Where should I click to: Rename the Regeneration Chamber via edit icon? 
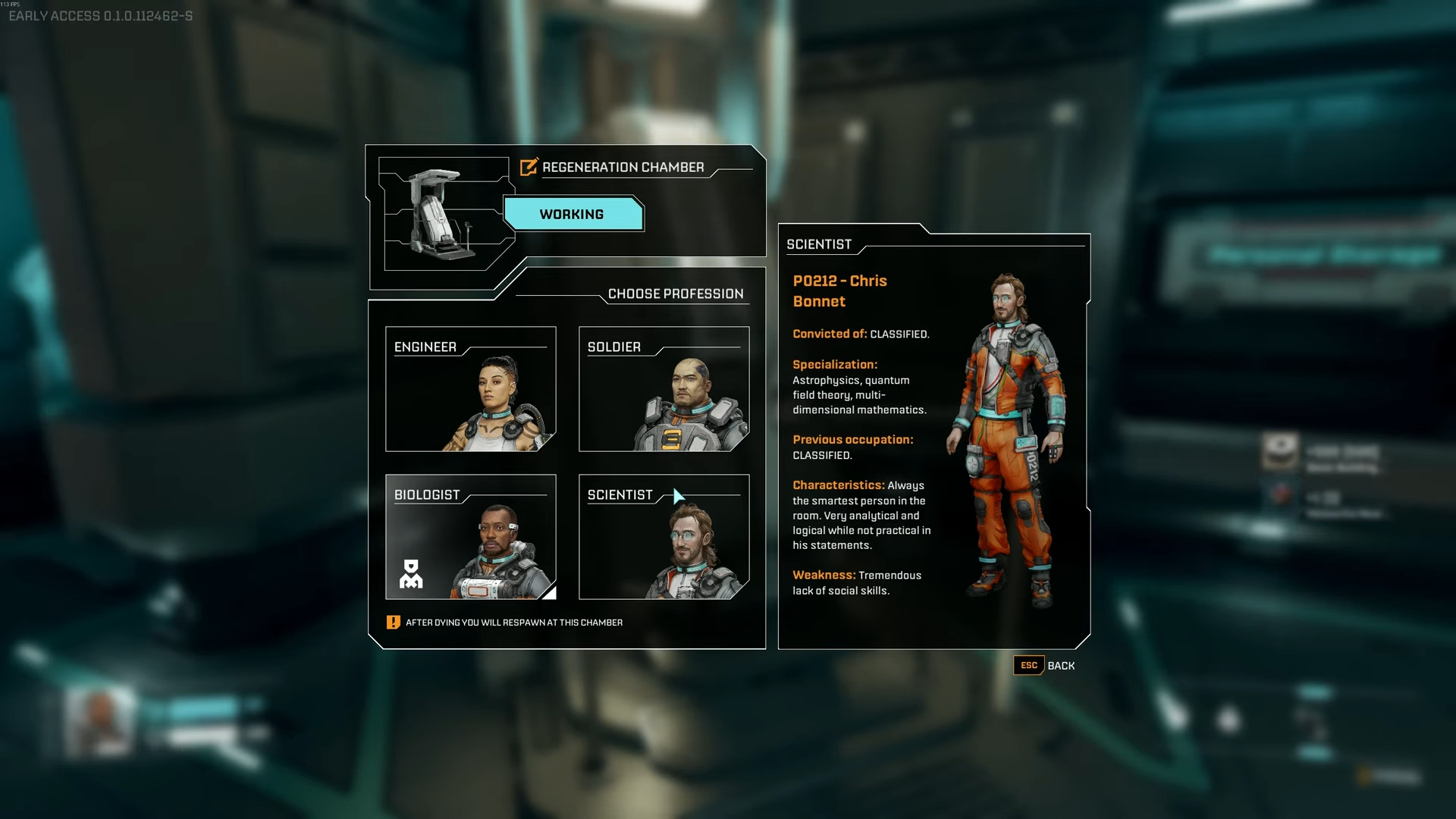[529, 167]
